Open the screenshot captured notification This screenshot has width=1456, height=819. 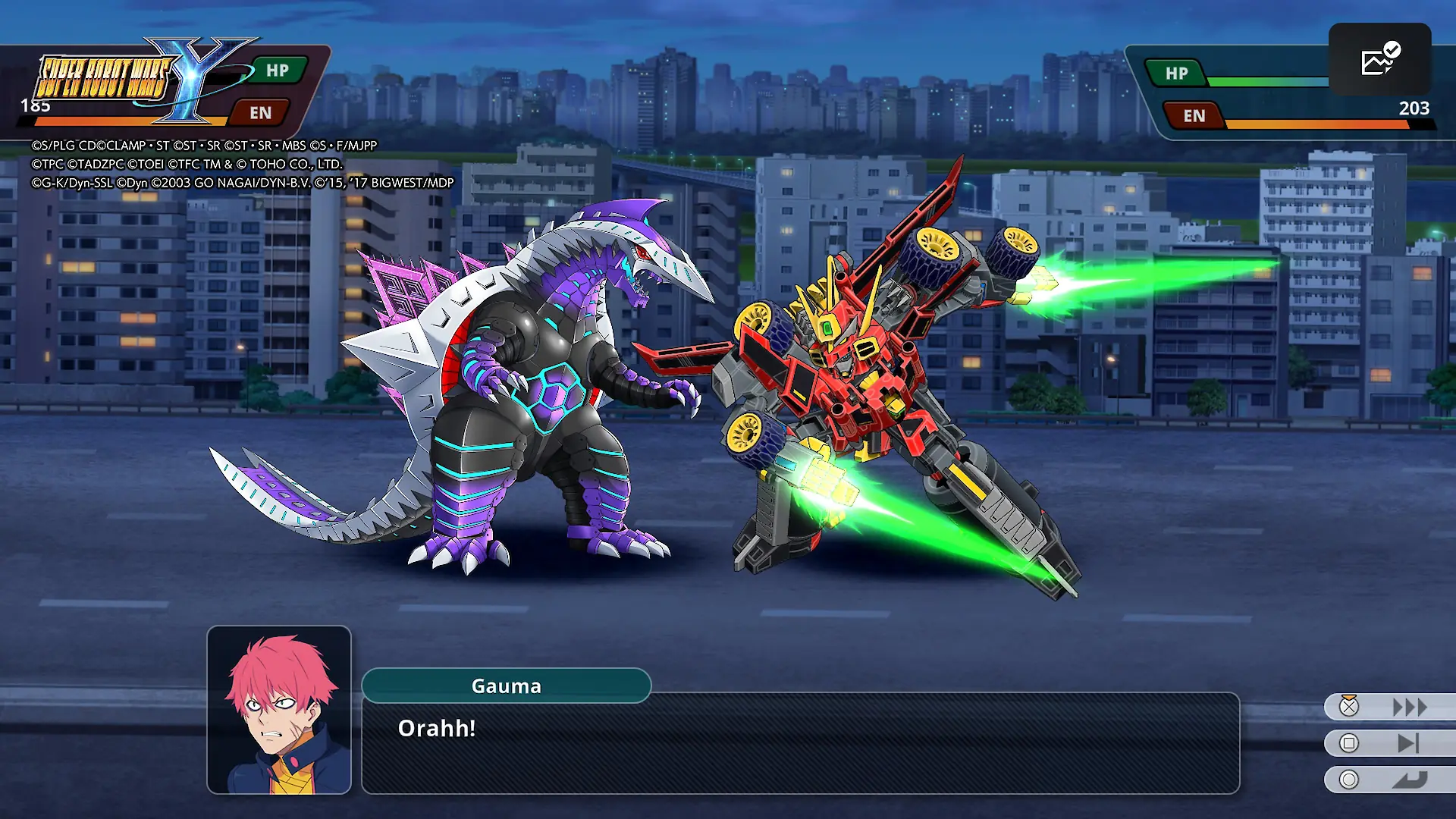(1379, 60)
